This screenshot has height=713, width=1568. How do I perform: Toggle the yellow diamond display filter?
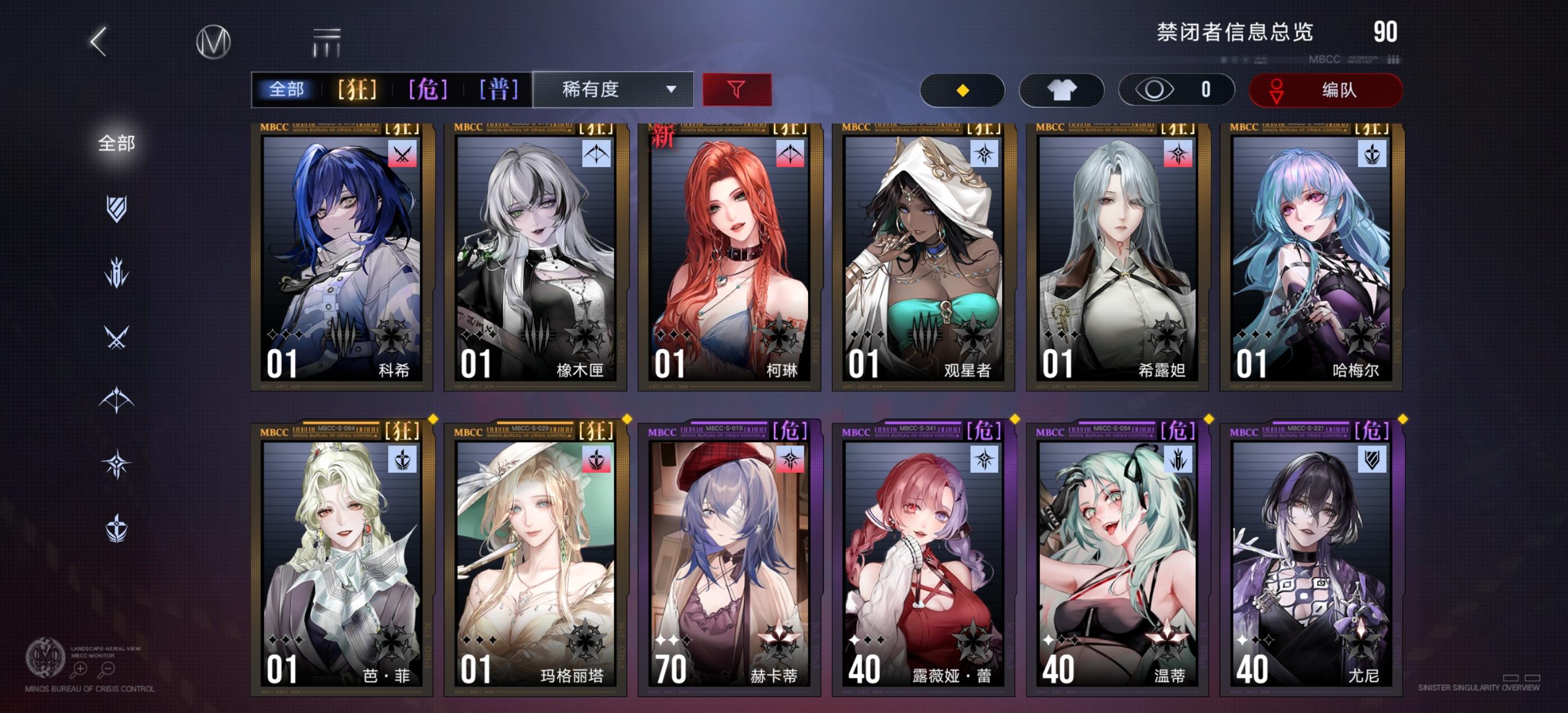pos(963,90)
